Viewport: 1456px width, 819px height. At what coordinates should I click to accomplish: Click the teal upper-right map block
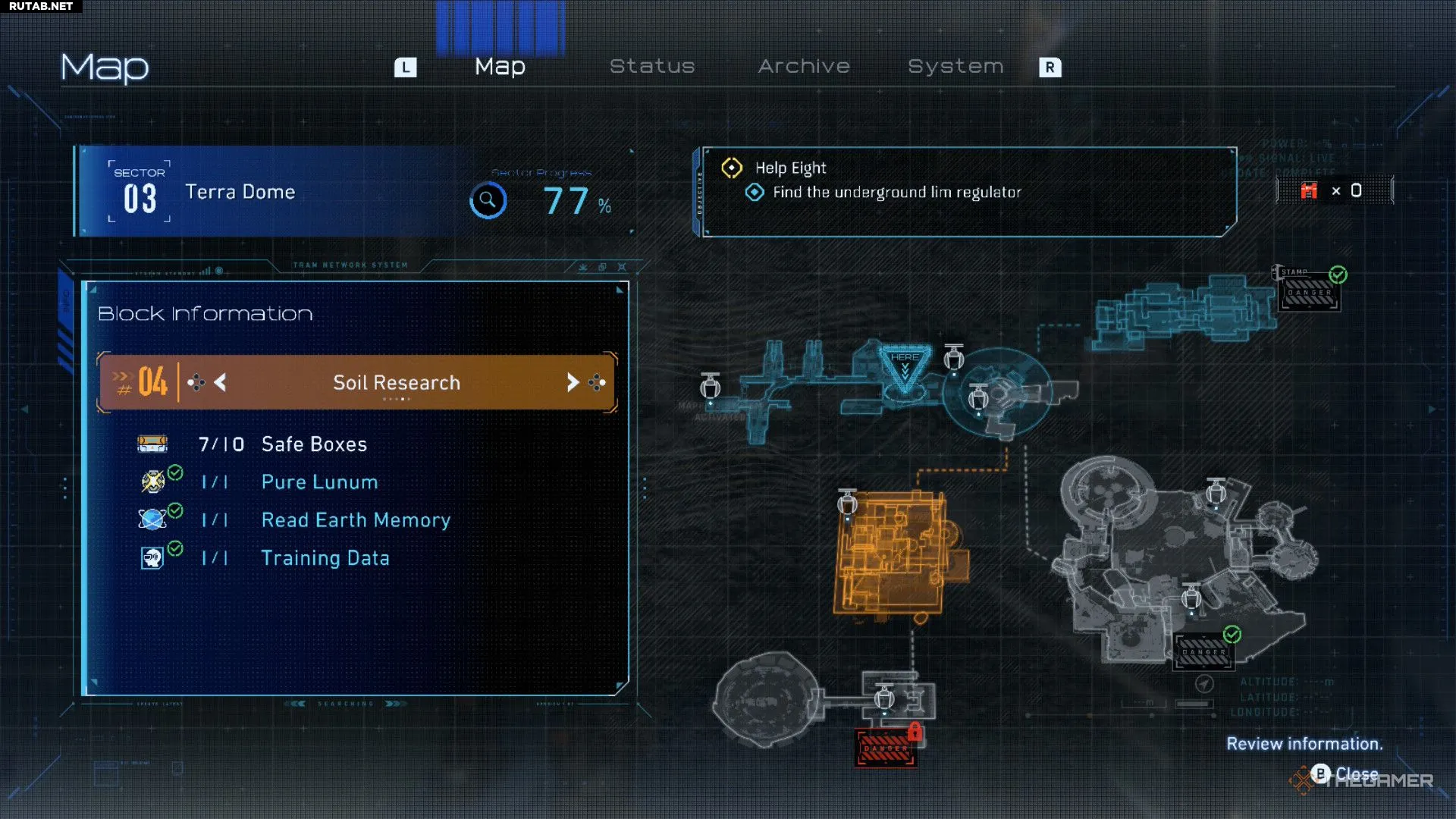tap(1183, 312)
